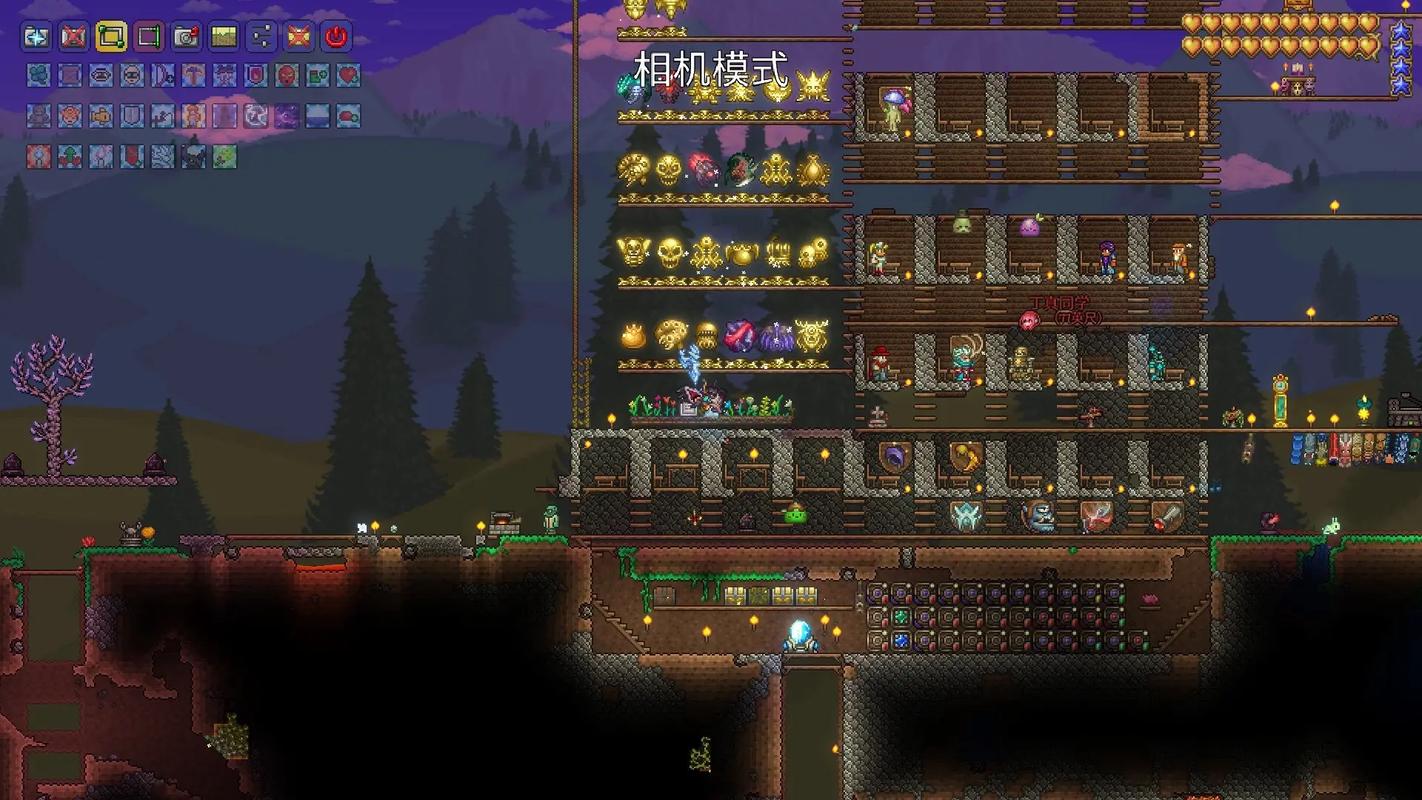Close camera mode with red power button
This screenshot has width=1422, height=800.
click(336, 38)
